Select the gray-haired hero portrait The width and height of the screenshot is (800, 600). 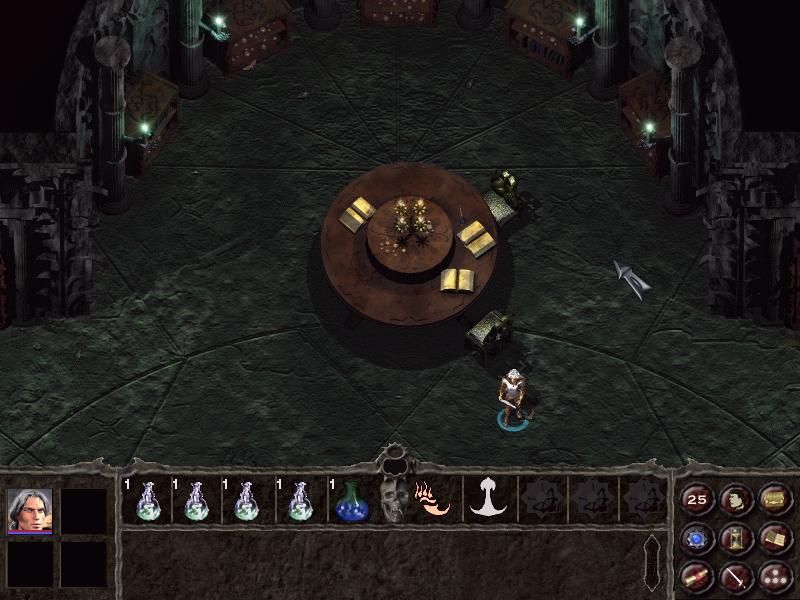(29, 510)
